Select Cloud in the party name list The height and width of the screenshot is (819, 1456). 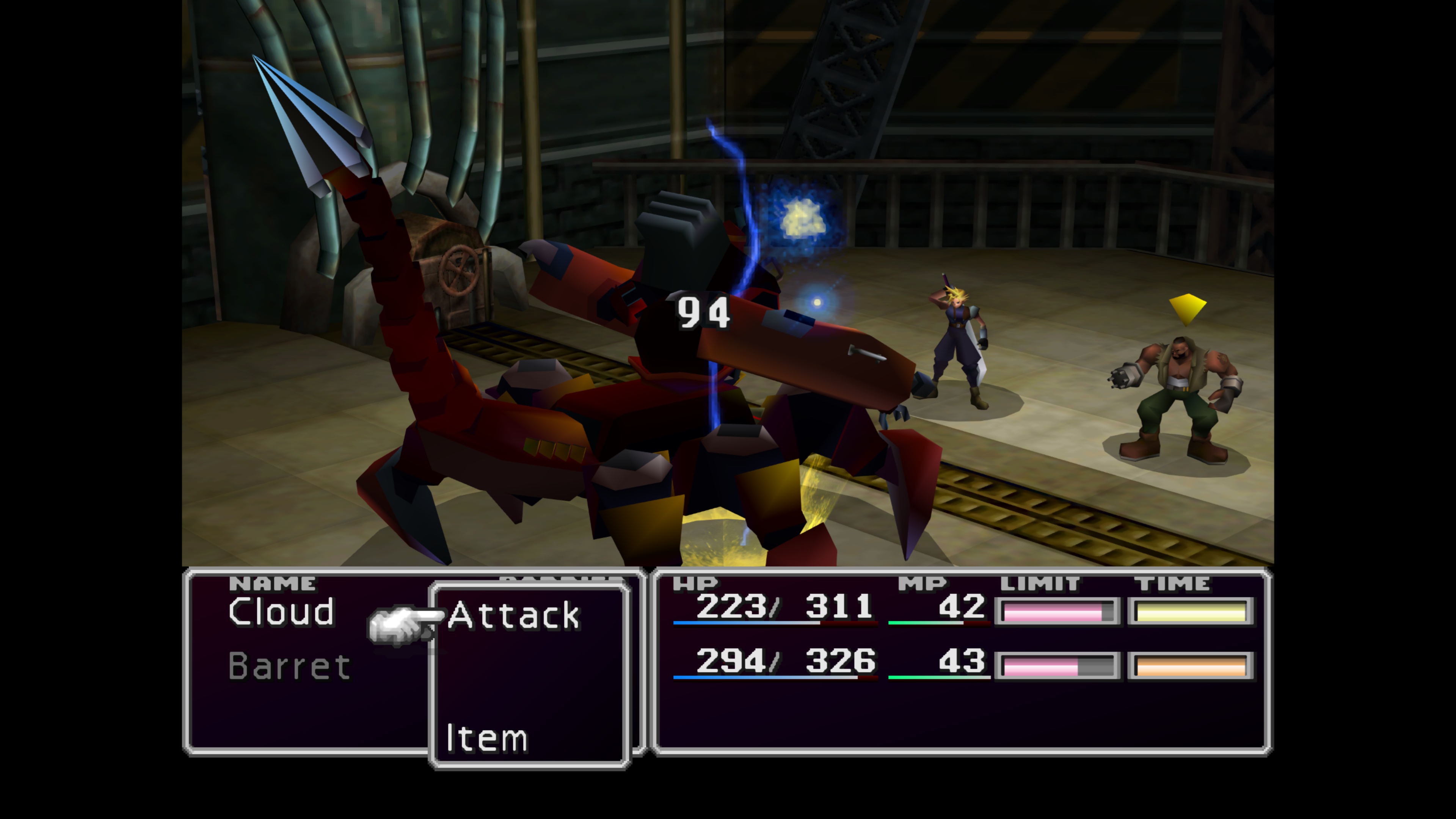tap(281, 612)
